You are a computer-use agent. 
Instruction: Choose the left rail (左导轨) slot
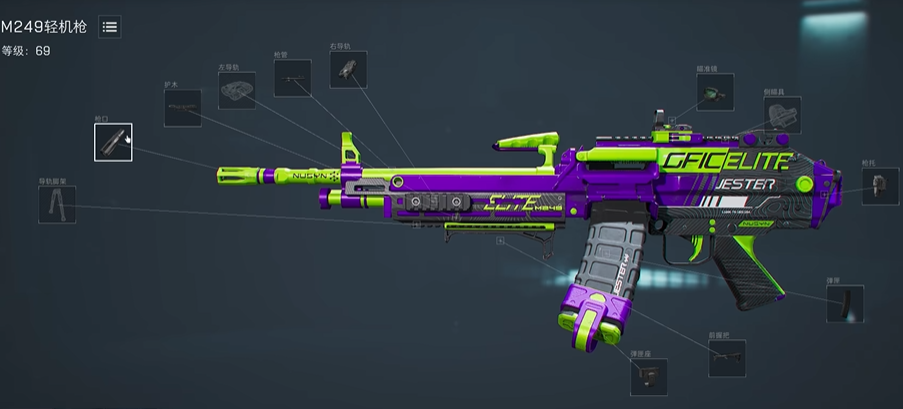(x=237, y=91)
